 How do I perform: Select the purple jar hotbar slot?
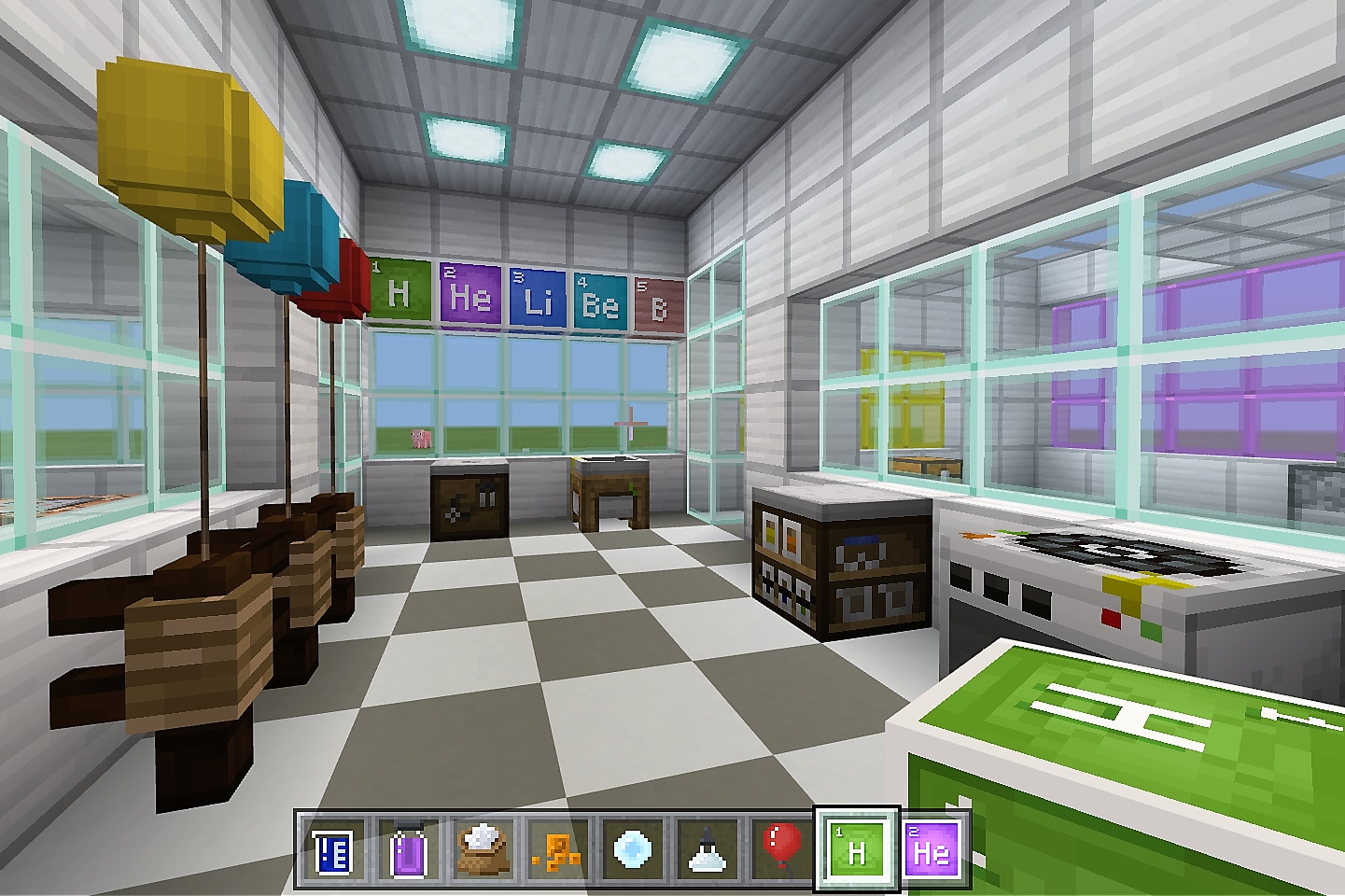(x=407, y=850)
